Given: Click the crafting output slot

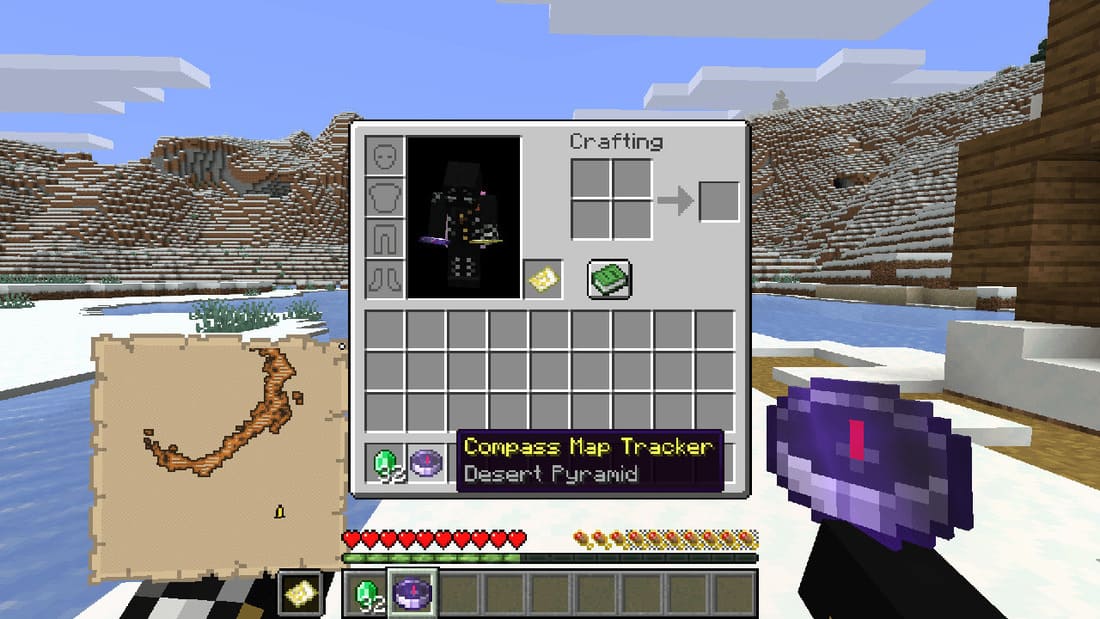Looking at the screenshot, I should (x=719, y=201).
